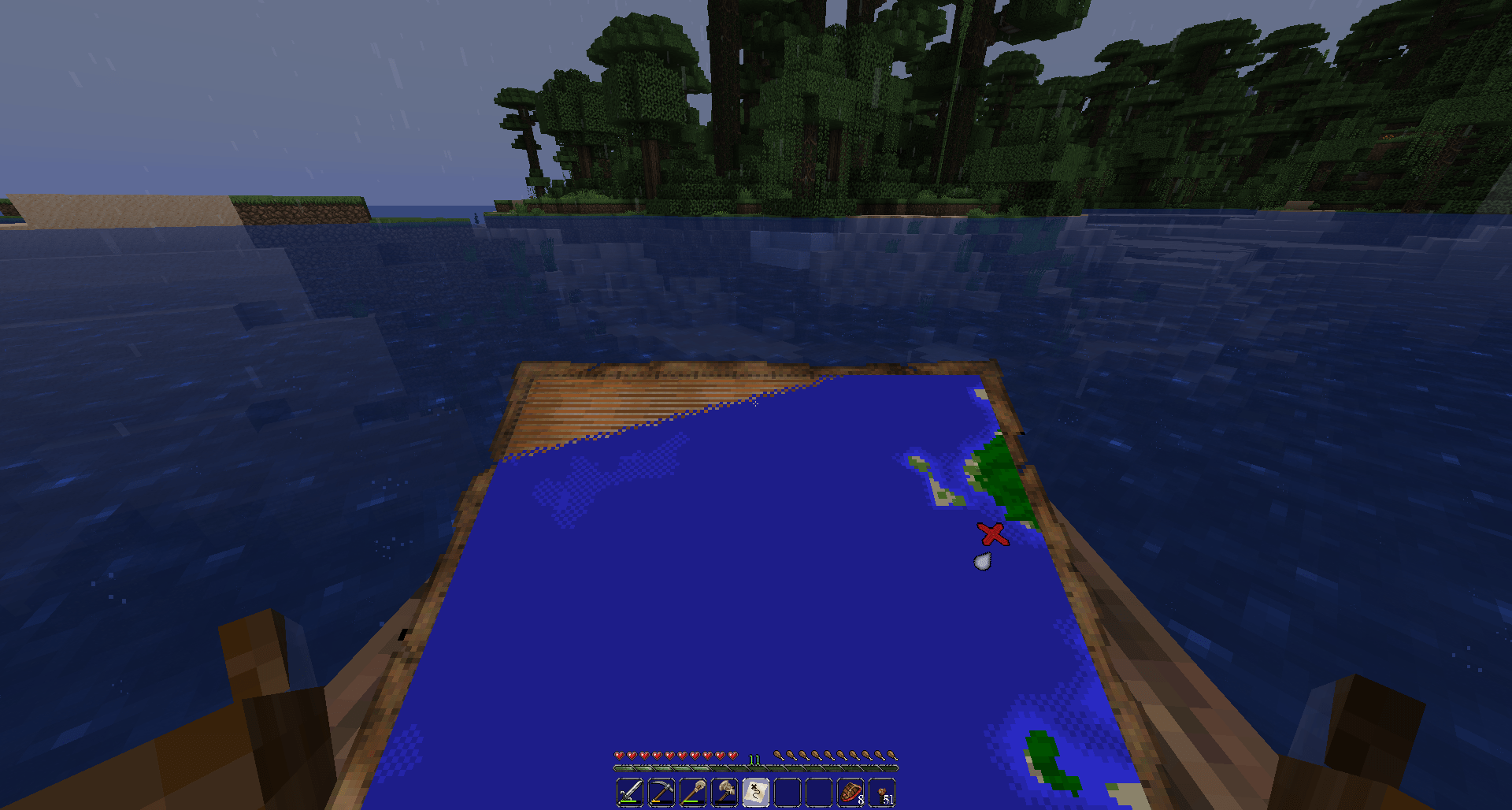This screenshot has width=1512, height=810.
Task: Click the white player position marker on the map
Action: [x=981, y=561]
